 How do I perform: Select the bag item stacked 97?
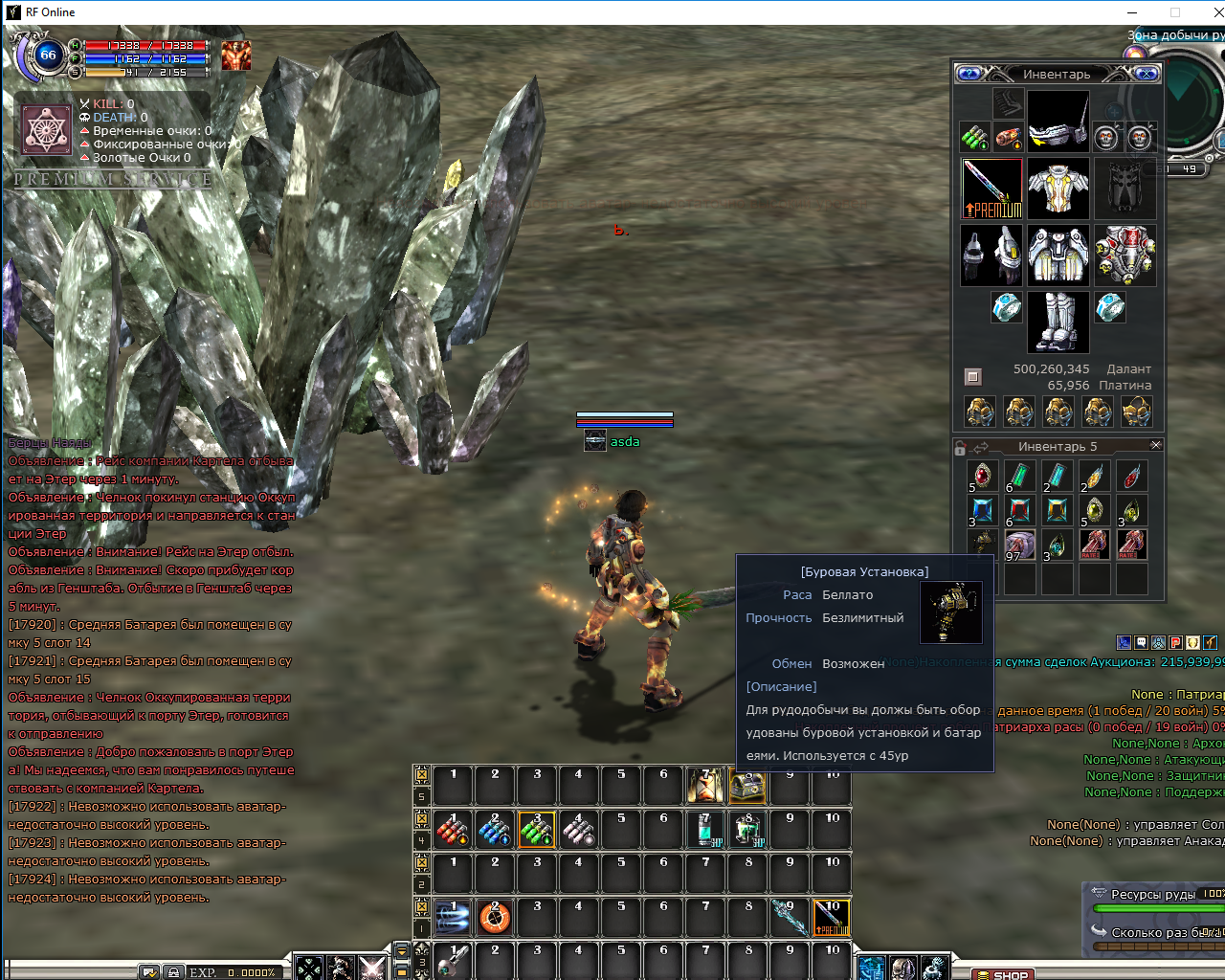1019,546
